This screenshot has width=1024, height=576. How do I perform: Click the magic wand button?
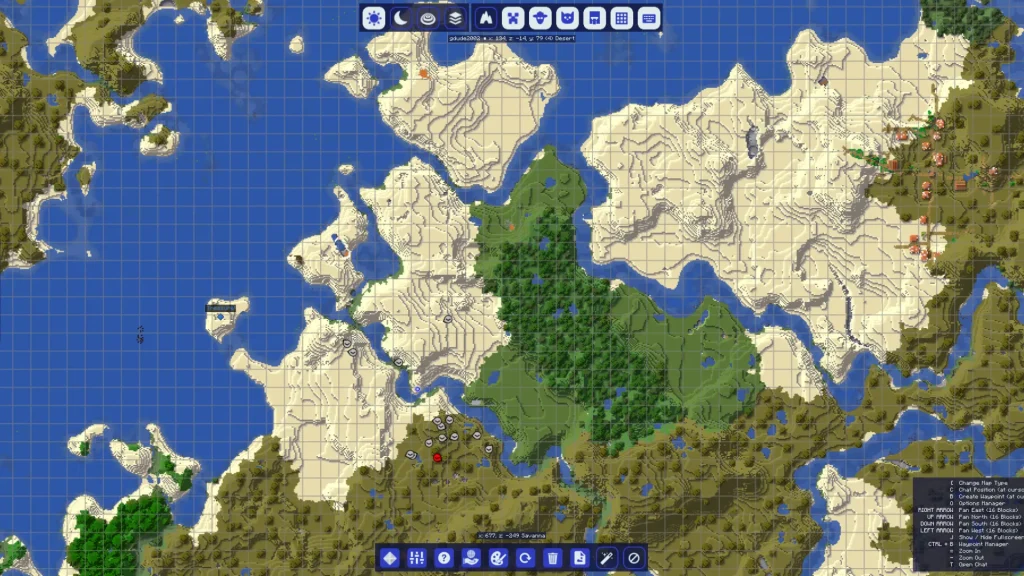click(606, 557)
